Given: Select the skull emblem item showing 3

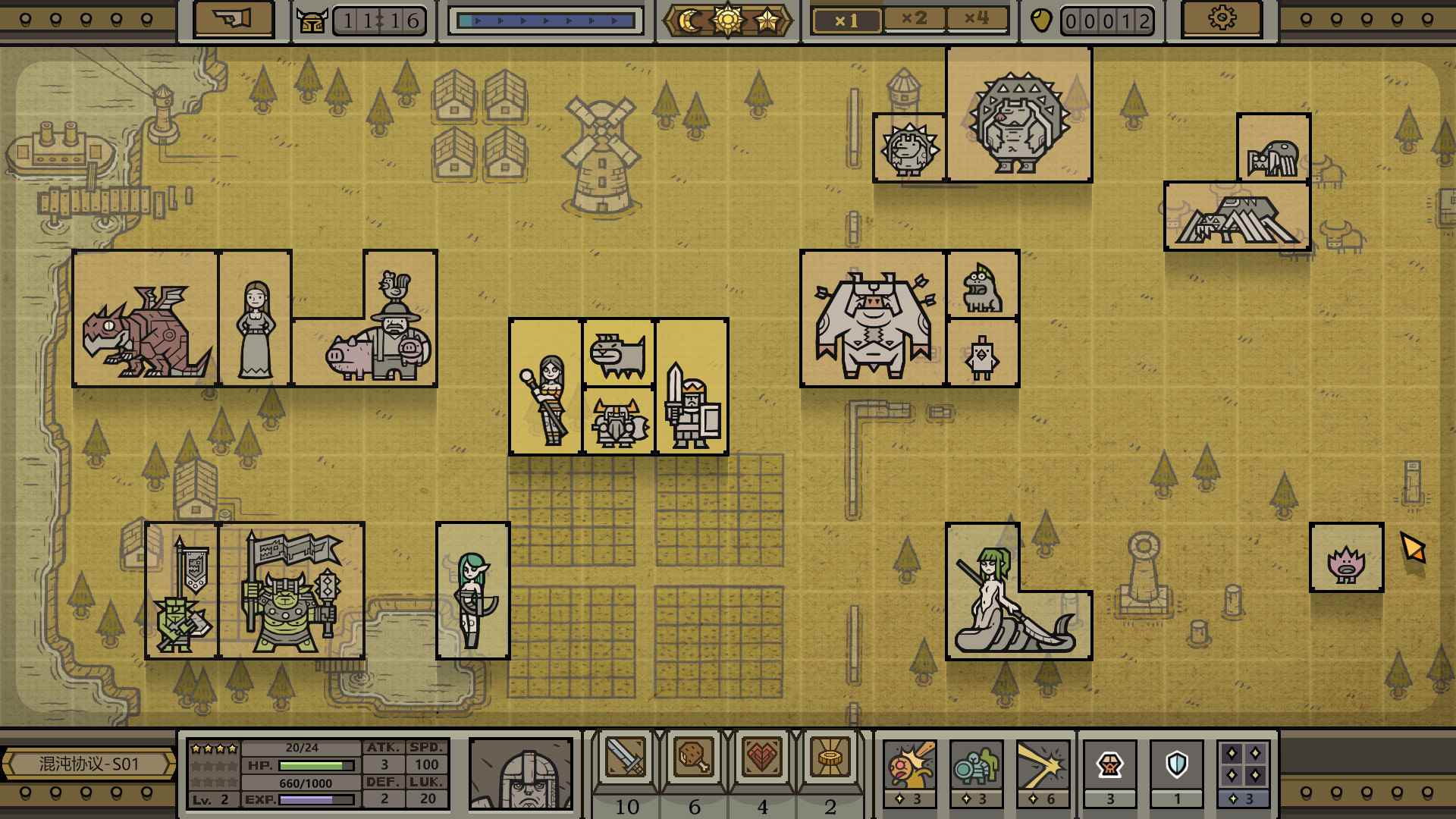Looking at the screenshot, I should [x=1109, y=766].
